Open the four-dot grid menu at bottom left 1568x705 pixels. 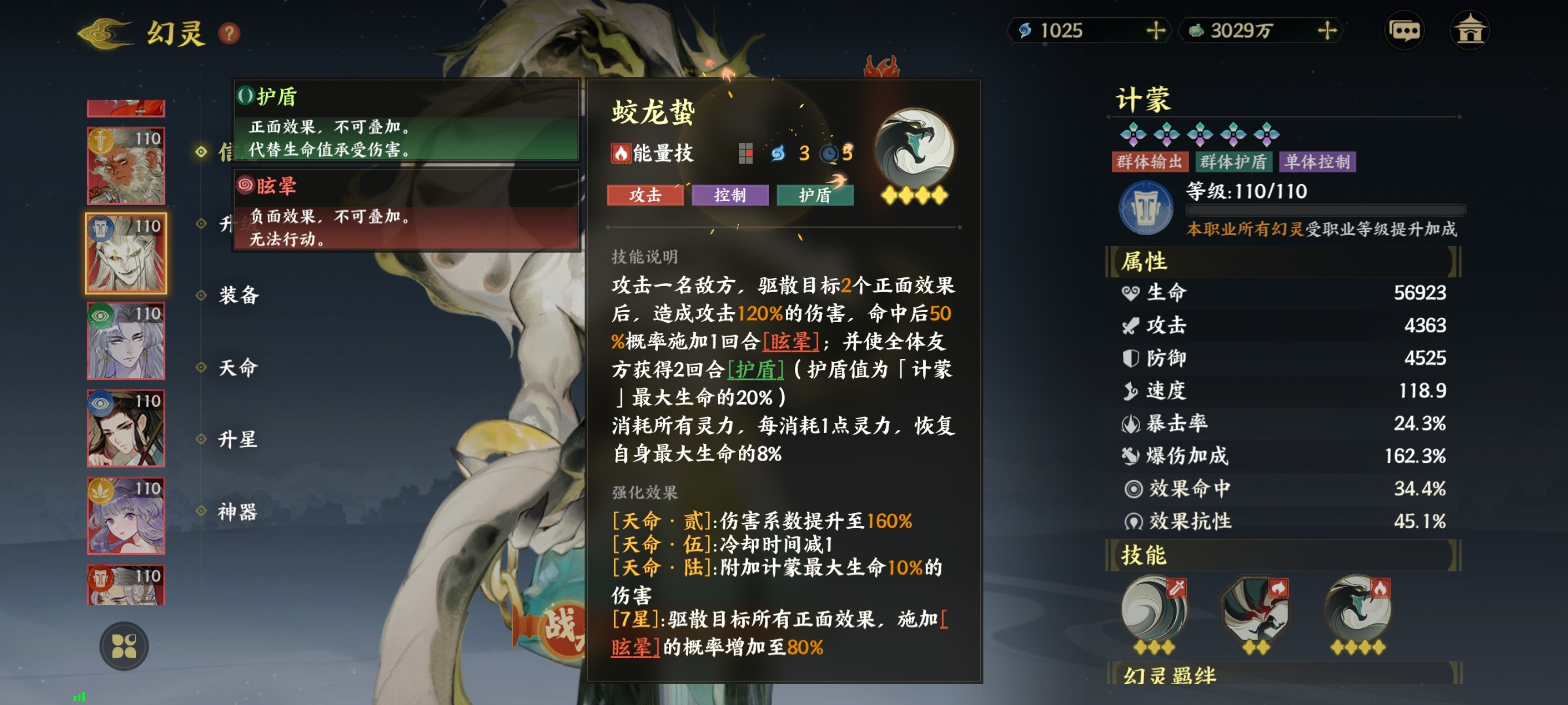point(126,647)
